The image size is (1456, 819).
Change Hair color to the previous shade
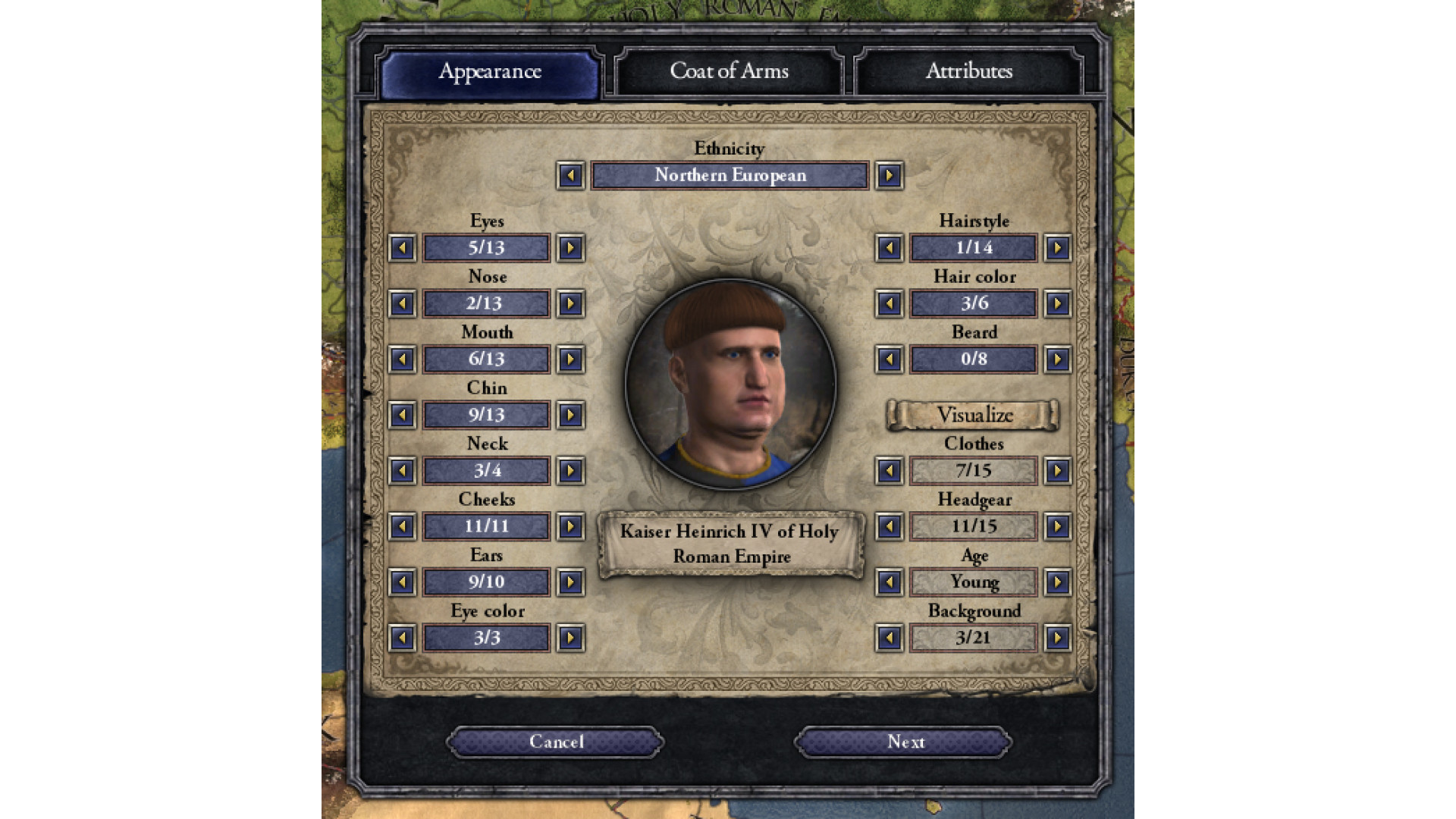(889, 304)
